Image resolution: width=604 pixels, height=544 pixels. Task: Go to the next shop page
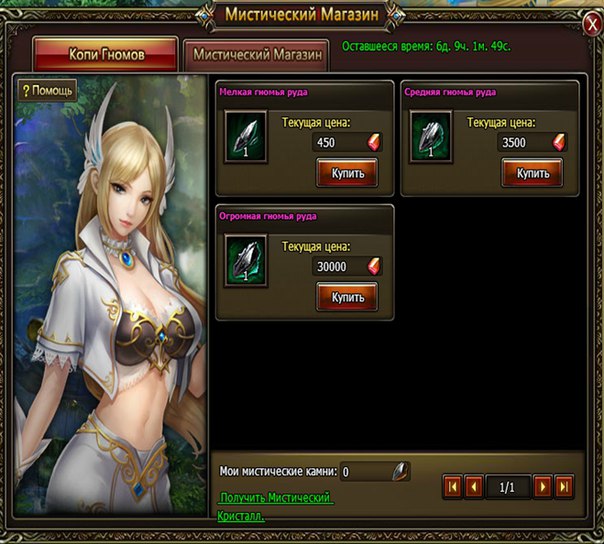coord(543,487)
